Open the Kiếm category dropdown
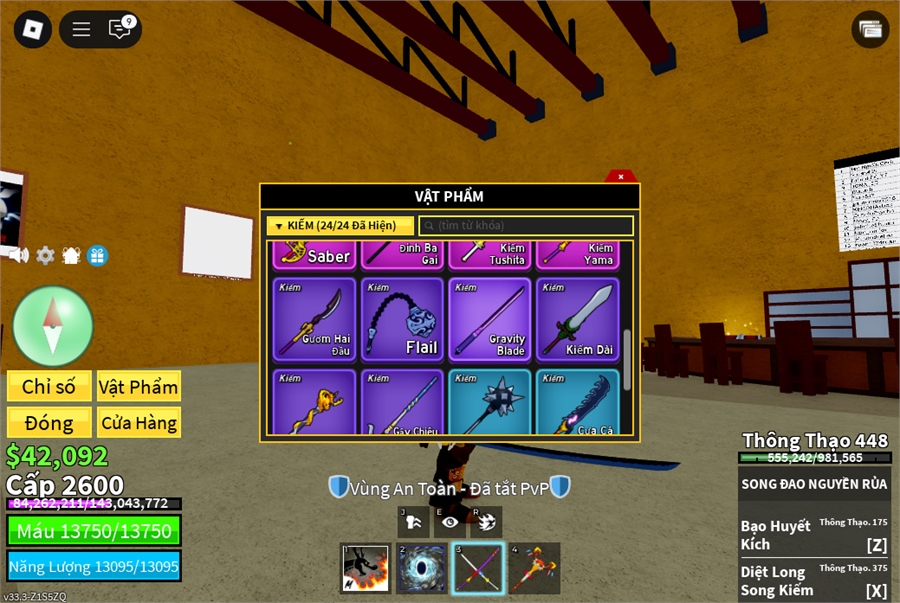Viewport: 900px width, 603px height. [340, 226]
